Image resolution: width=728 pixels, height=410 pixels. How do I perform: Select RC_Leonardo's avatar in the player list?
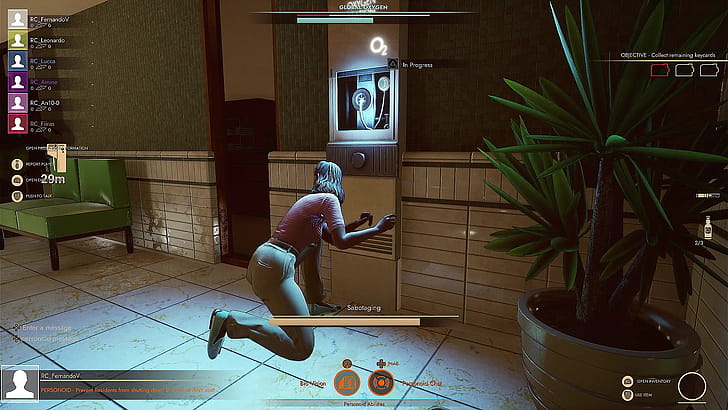[18, 41]
